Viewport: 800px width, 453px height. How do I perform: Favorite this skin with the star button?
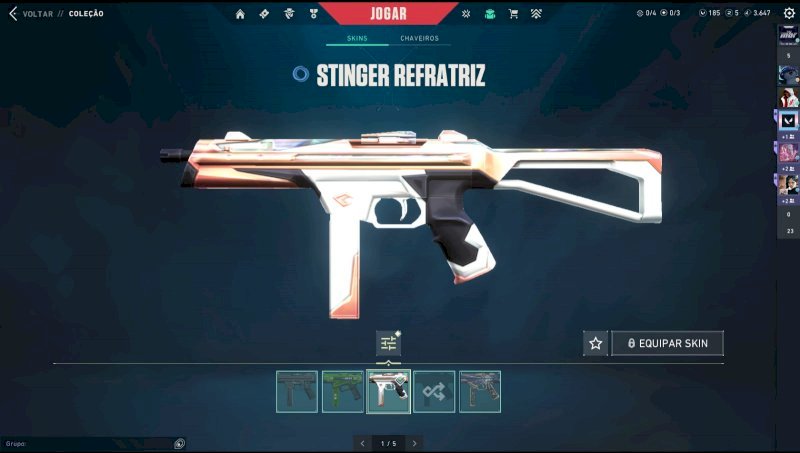[596, 343]
